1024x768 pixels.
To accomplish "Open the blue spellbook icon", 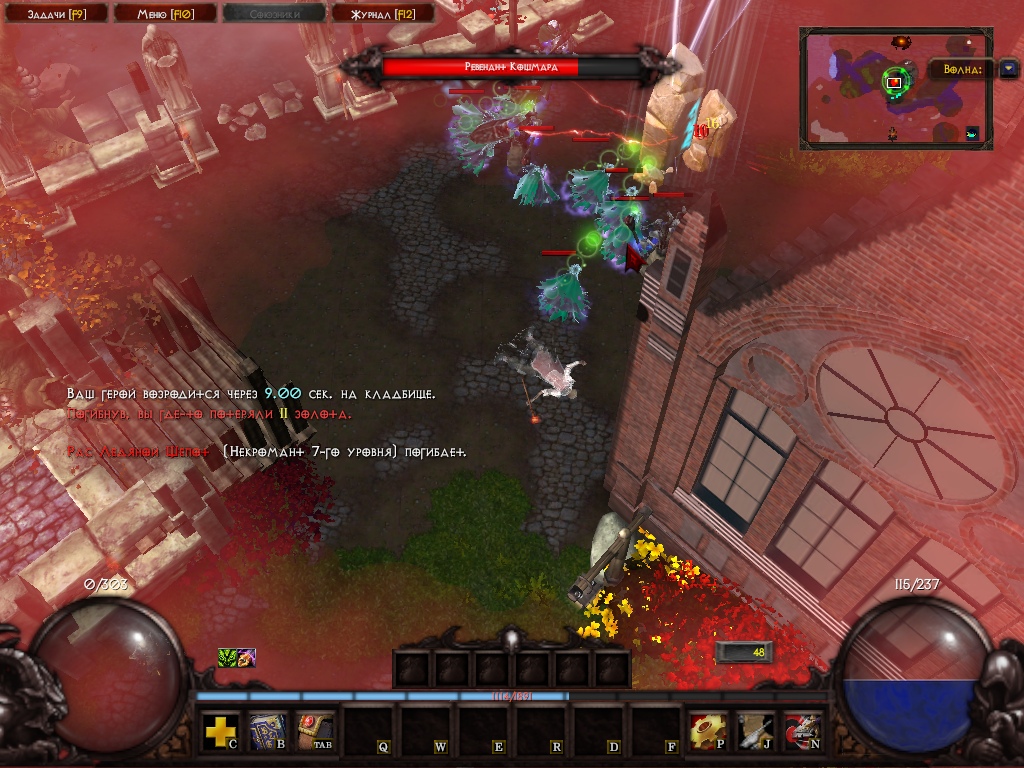I will 267,731.
